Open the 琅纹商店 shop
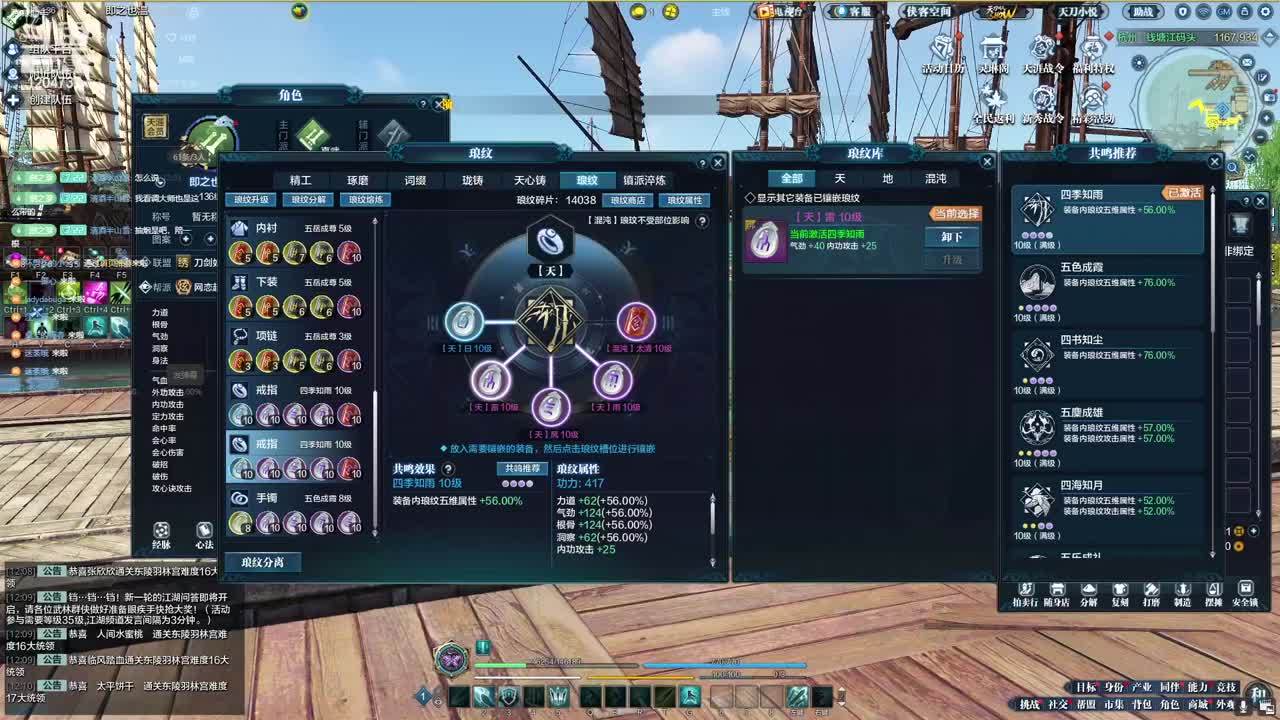The image size is (1280, 720). tap(628, 200)
